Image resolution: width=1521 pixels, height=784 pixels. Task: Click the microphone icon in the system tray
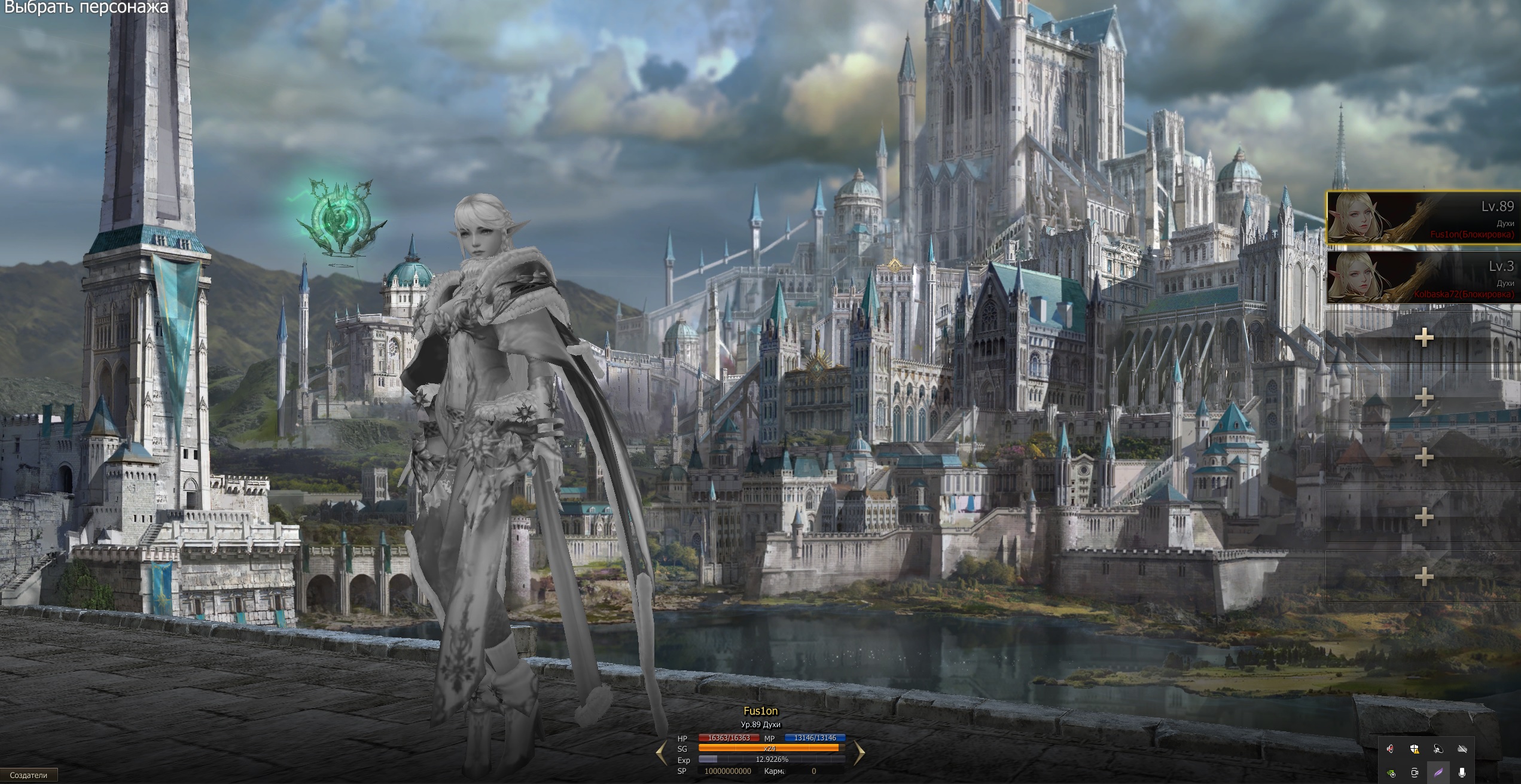tap(1462, 773)
